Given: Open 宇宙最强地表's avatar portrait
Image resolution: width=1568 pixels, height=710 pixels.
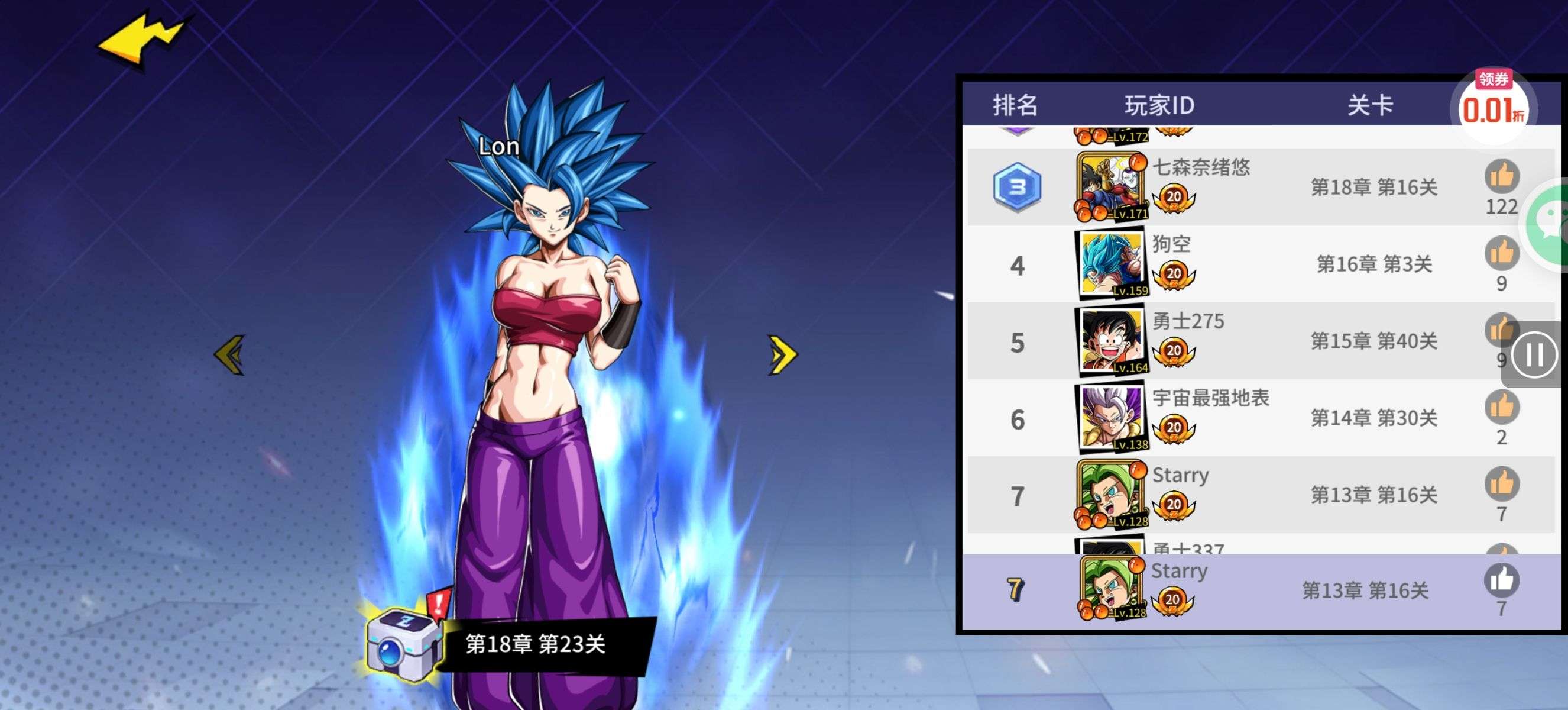Looking at the screenshot, I should click(1111, 418).
